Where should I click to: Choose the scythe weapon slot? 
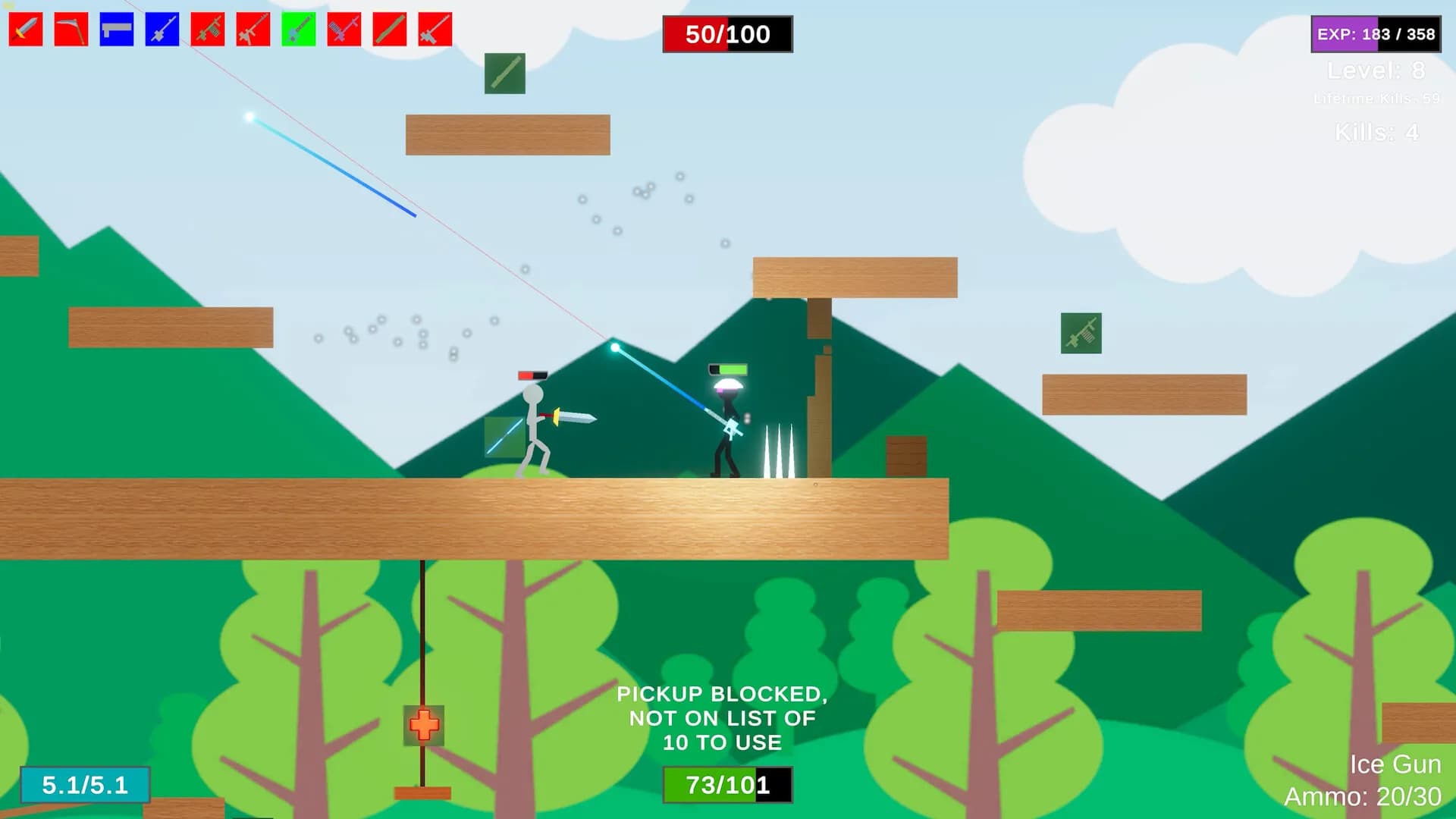click(x=71, y=30)
